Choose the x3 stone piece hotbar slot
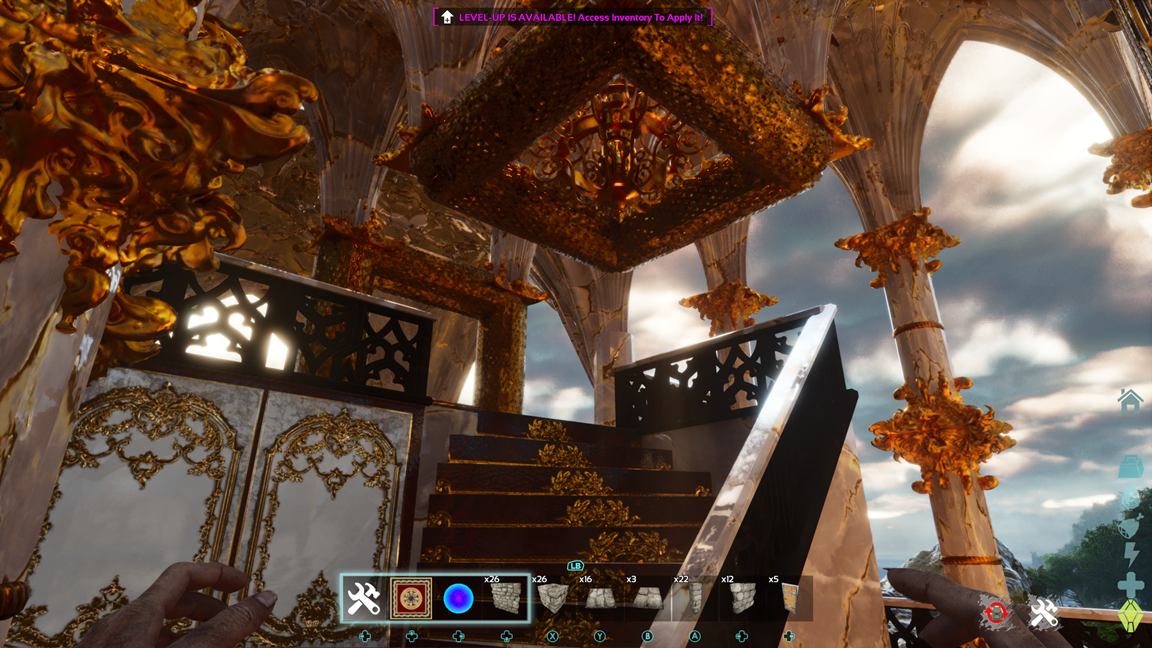 tap(647, 599)
